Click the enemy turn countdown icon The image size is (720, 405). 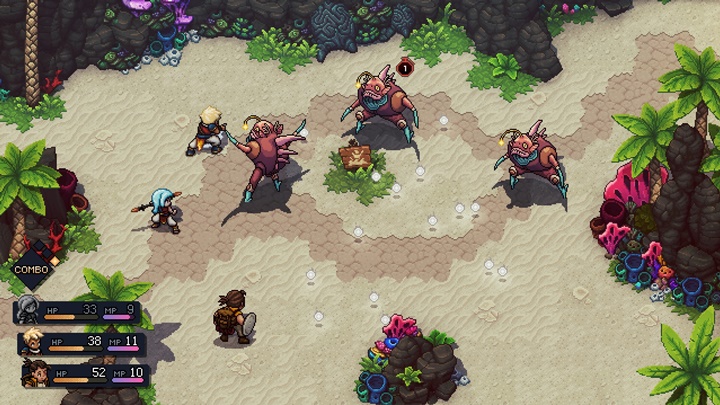point(404,68)
